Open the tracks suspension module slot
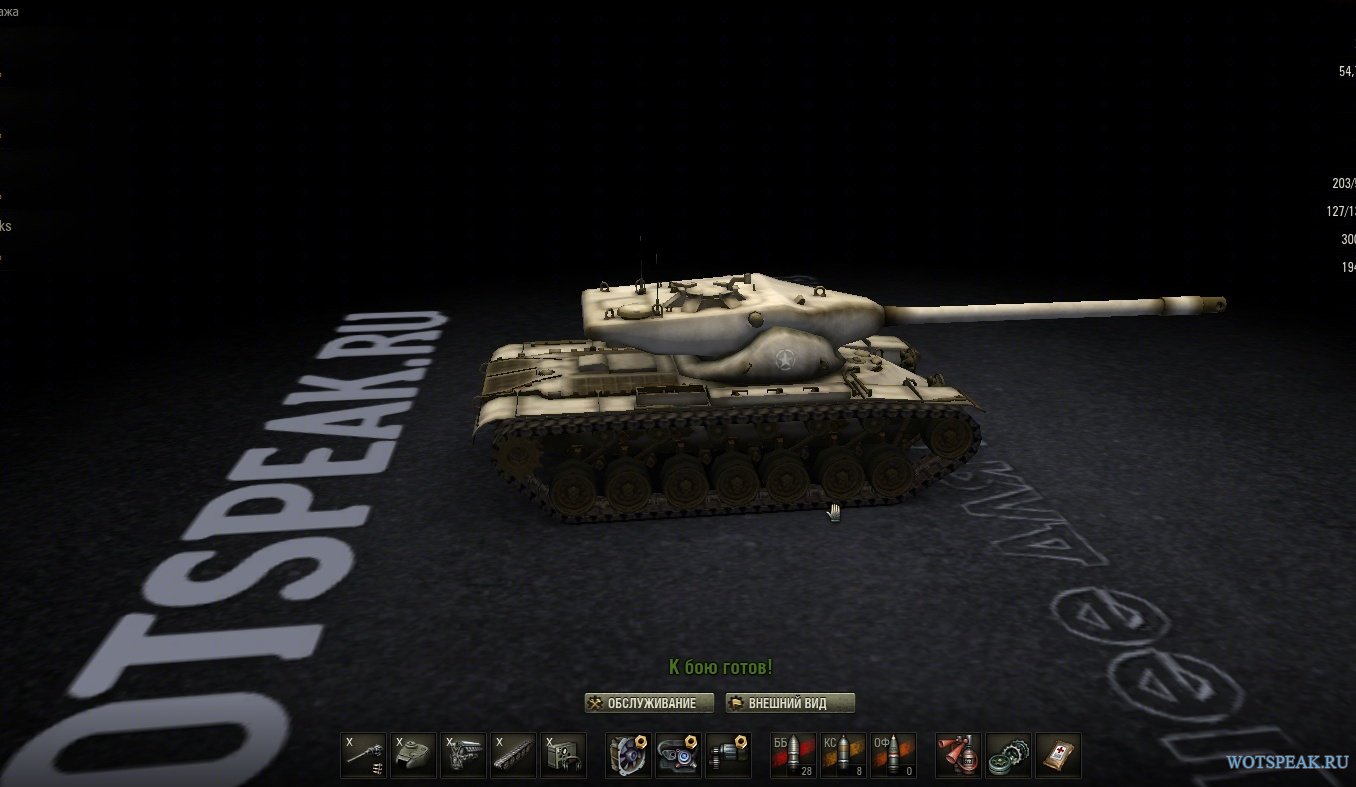Image resolution: width=1356 pixels, height=787 pixels. click(x=513, y=756)
